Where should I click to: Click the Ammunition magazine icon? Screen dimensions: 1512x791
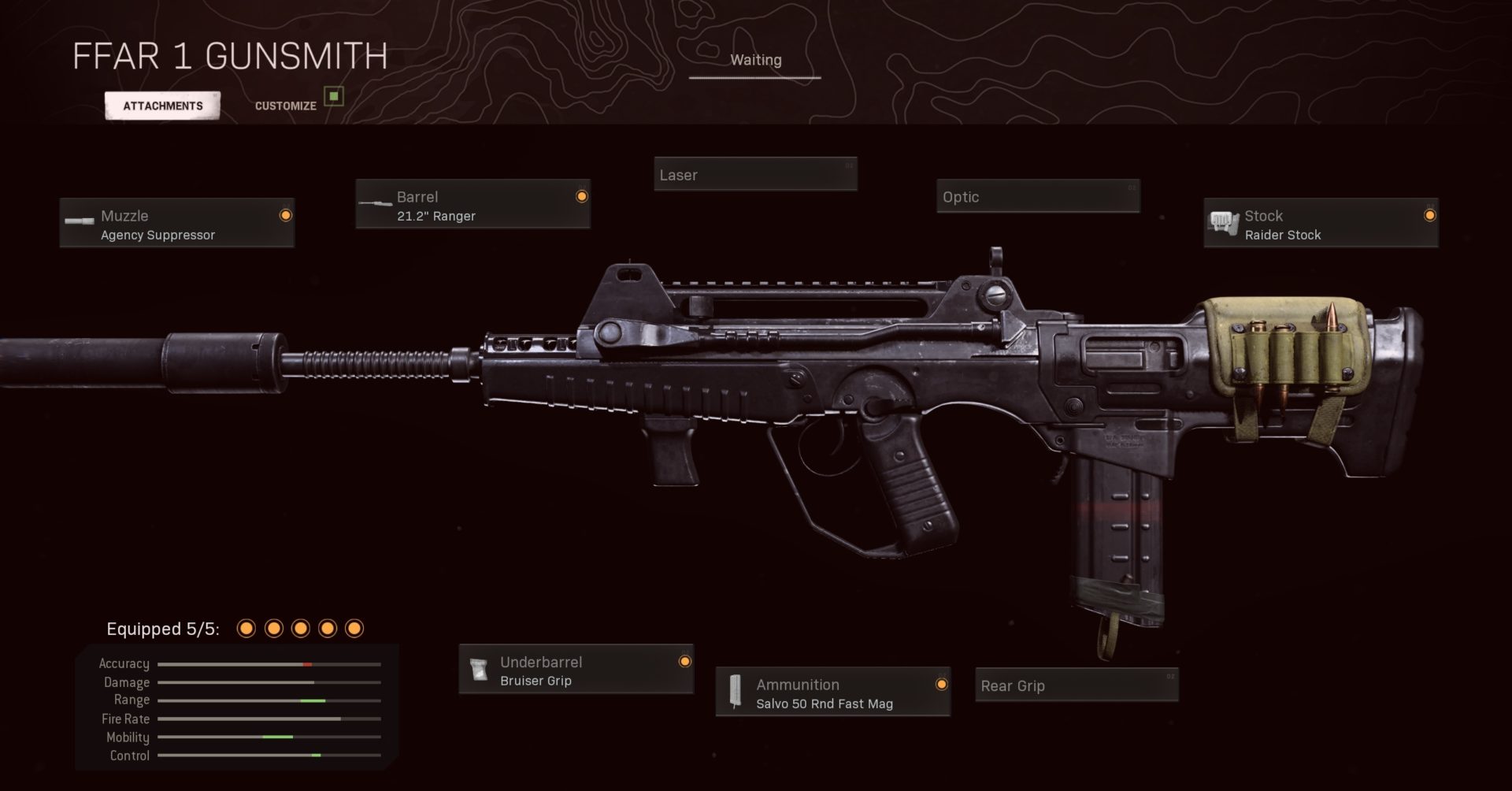click(736, 692)
